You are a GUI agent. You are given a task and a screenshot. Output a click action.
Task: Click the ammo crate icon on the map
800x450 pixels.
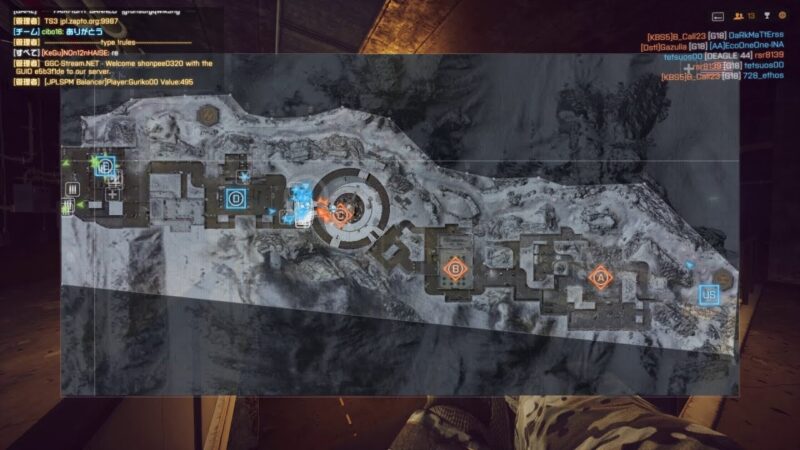(73, 188)
